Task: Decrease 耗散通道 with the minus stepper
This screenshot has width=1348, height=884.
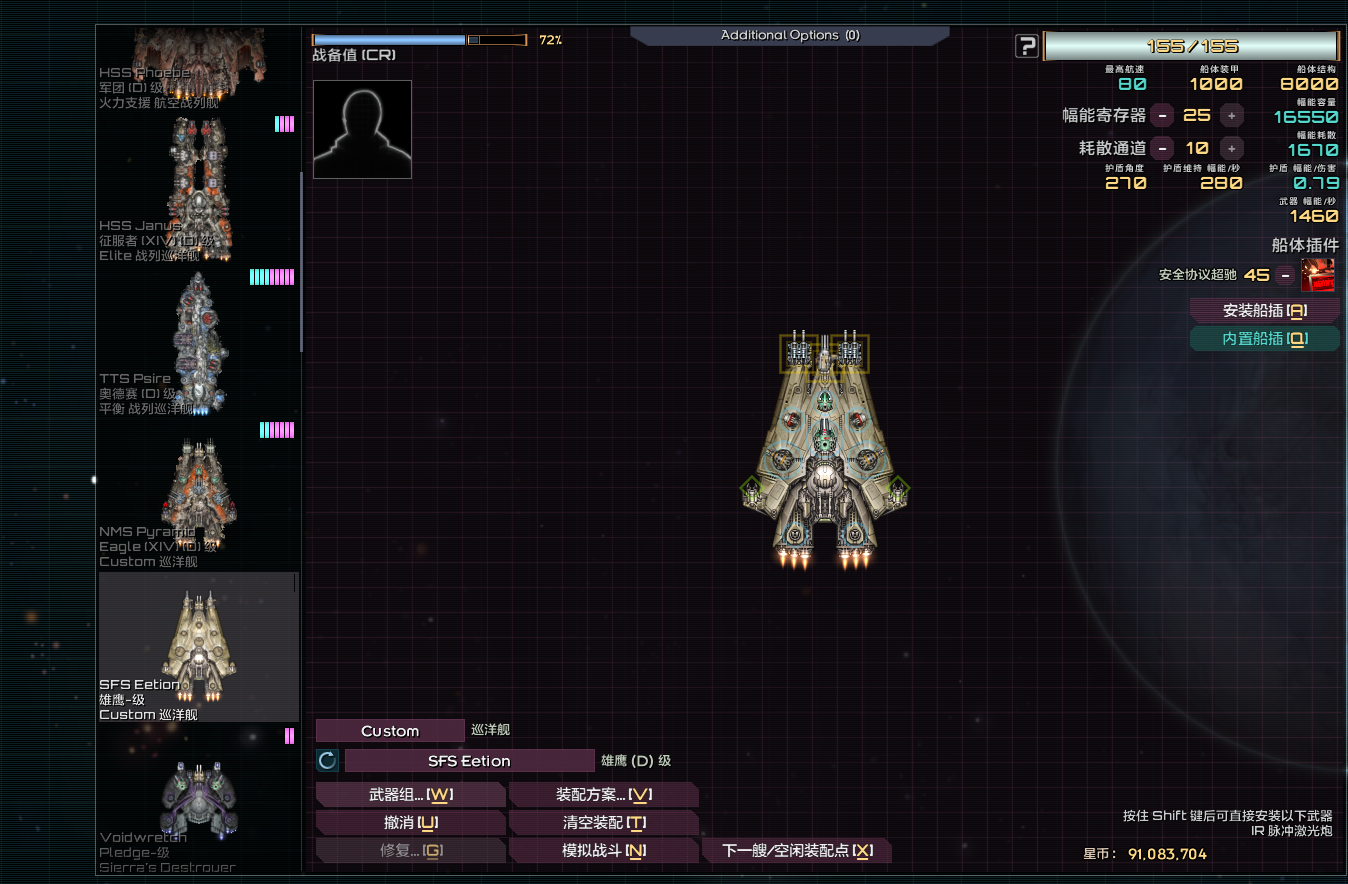Action: (x=1162, y=147)
